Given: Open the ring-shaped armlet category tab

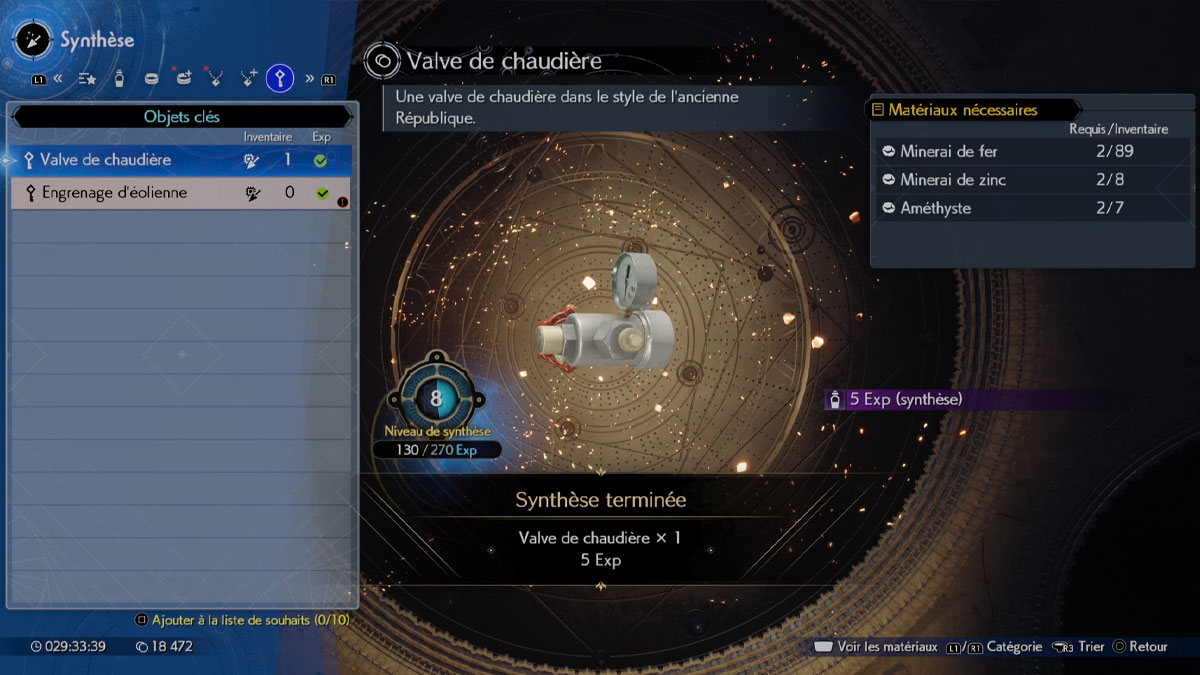Looking at the screenshot, I should [151, 78].
